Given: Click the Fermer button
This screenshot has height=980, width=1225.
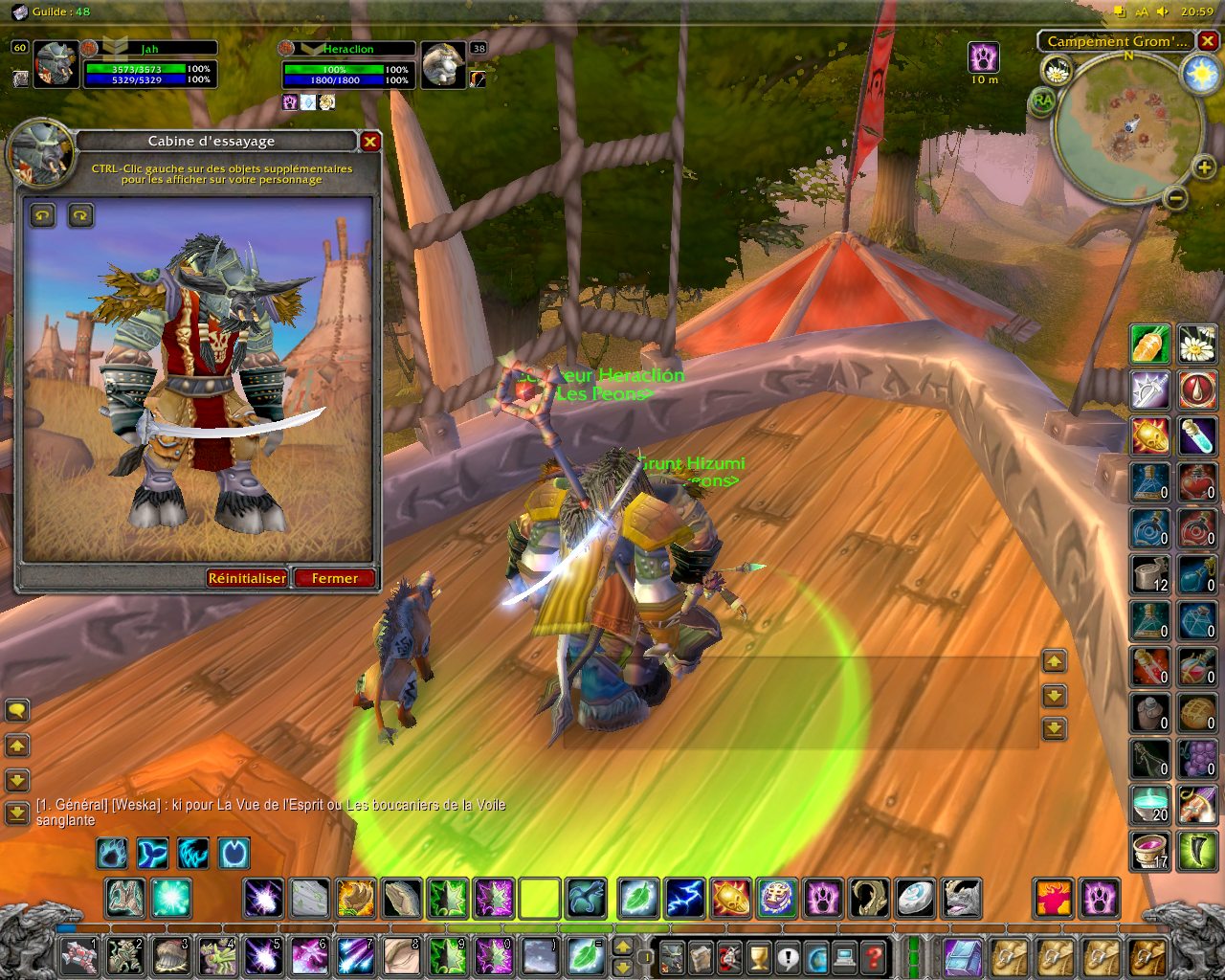Looking at the screenshot, I should tap(334, 578).
